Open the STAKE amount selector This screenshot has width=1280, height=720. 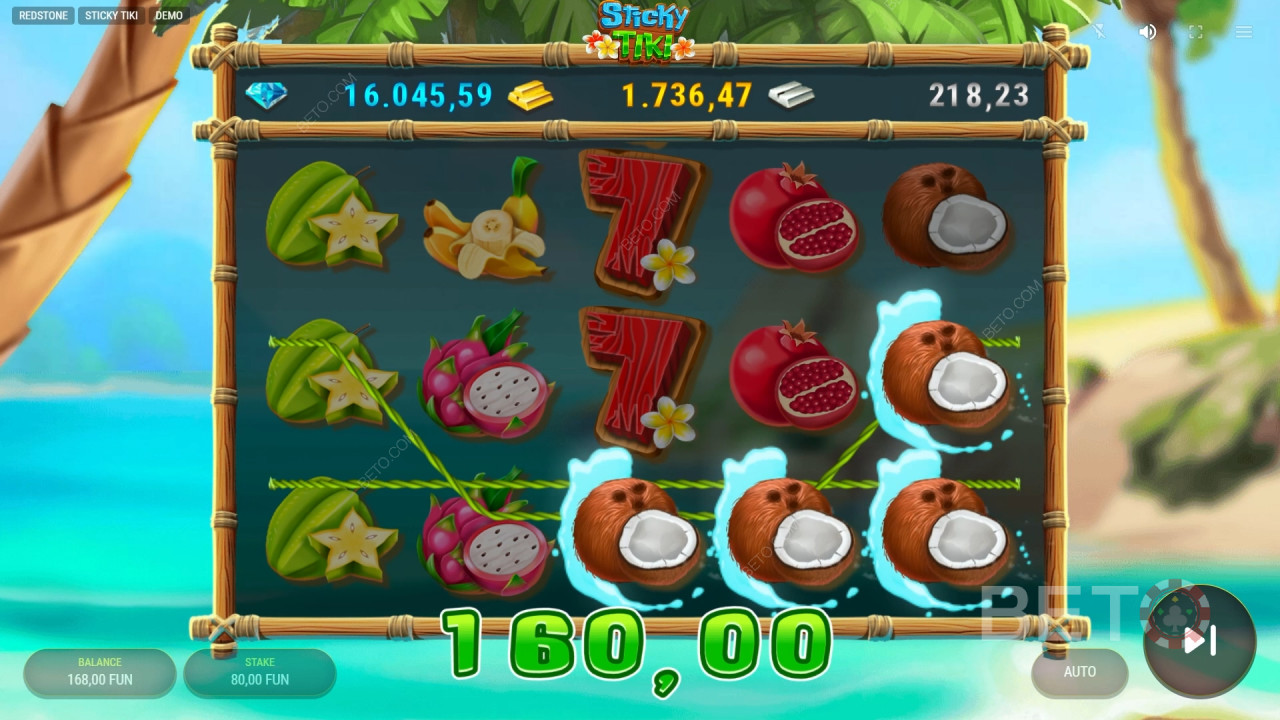coord(259,670)
